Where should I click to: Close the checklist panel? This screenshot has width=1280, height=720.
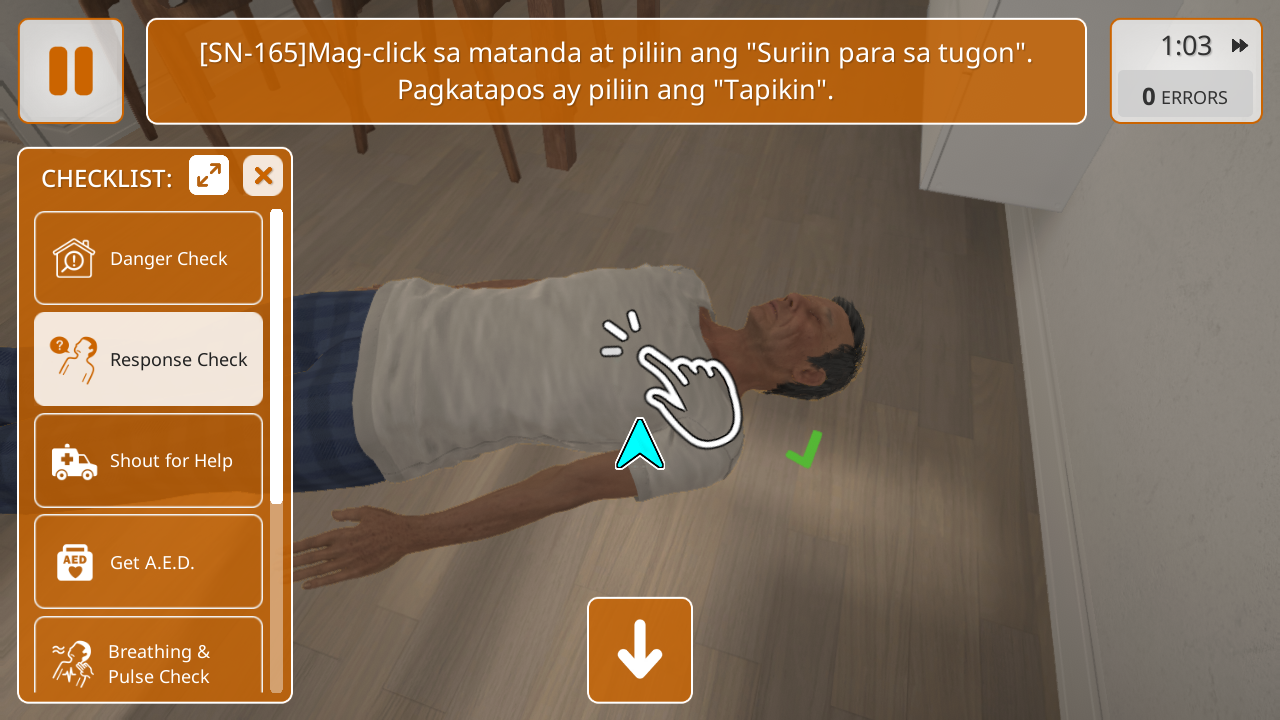[x=263, y=176]
